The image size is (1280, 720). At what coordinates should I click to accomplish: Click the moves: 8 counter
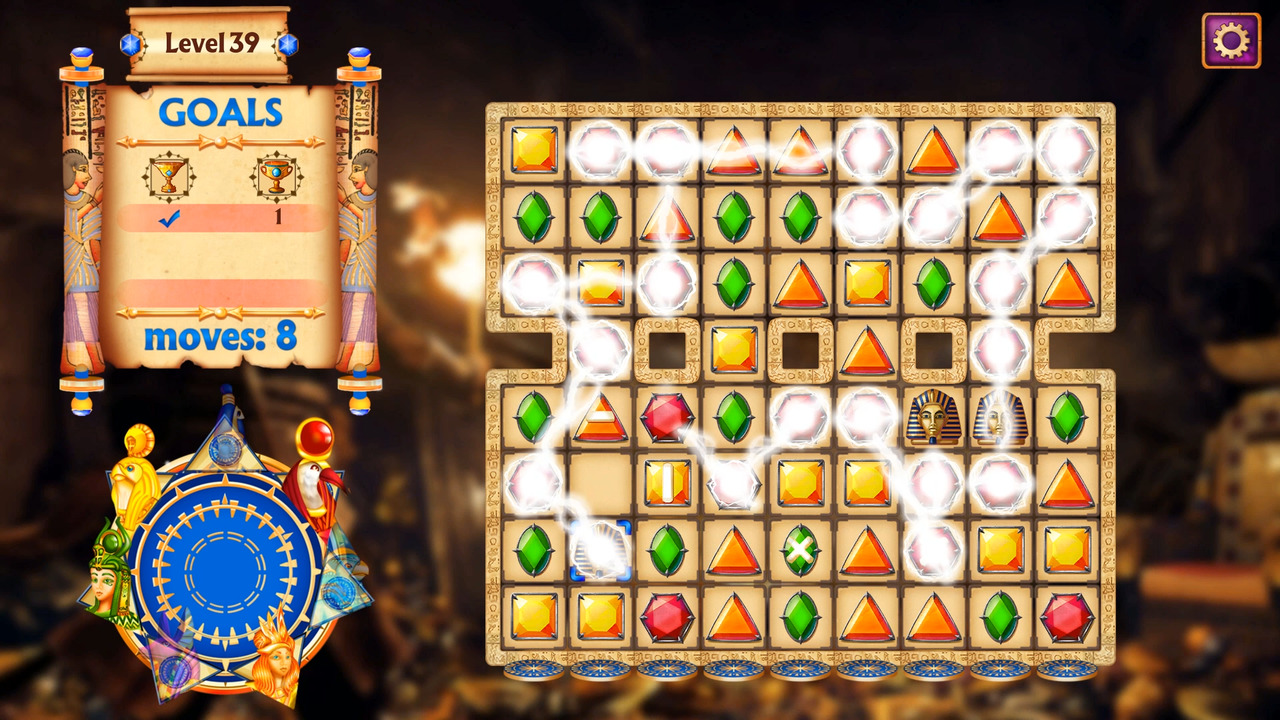pyautogui.click(x=218, y=337)
